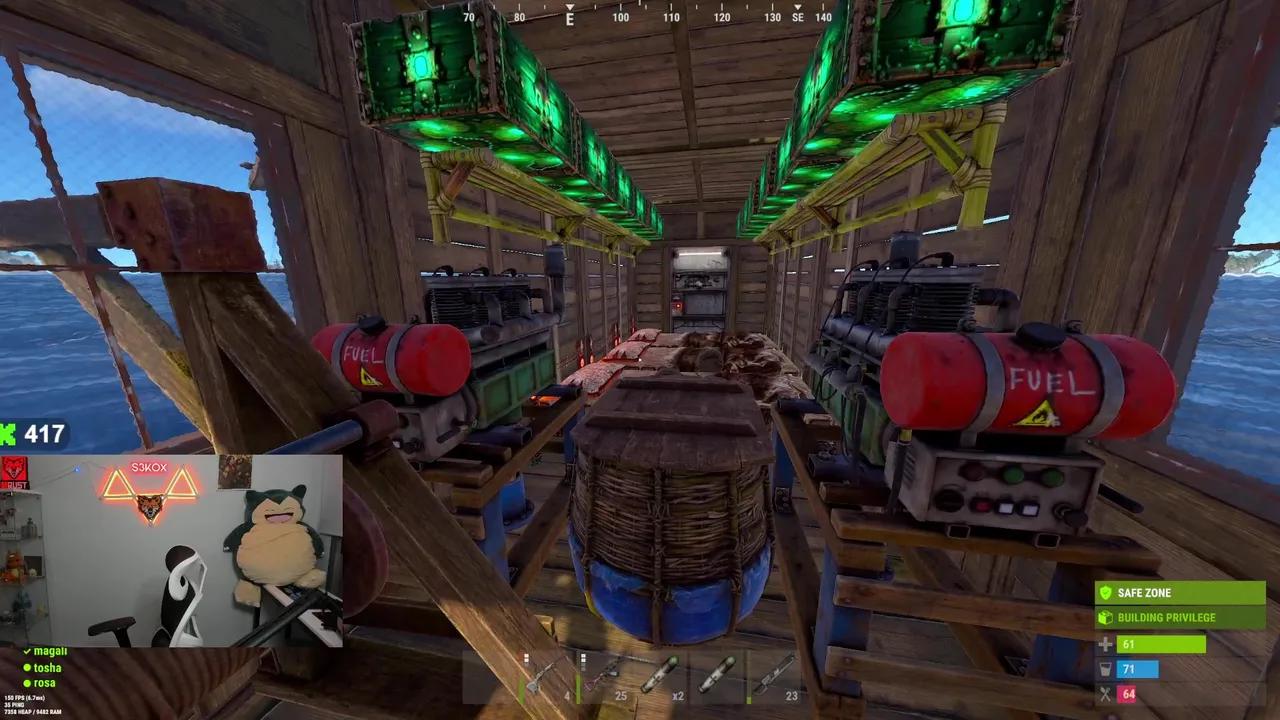Click magali's green ready checkmark
This screenshot has width=1280, height=720.
coord(27,652)
